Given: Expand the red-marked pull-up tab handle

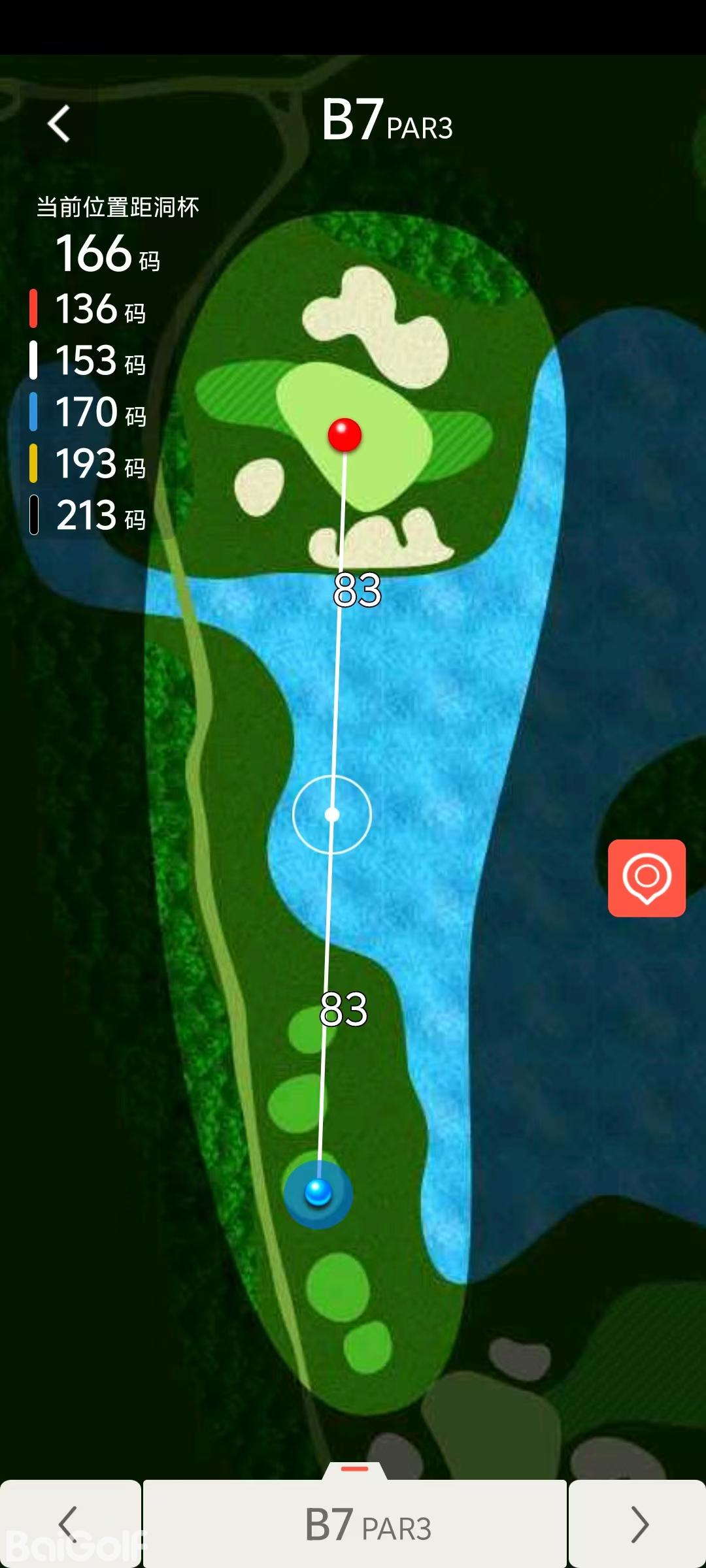Looking at the screenshot, I should 355,1470.
